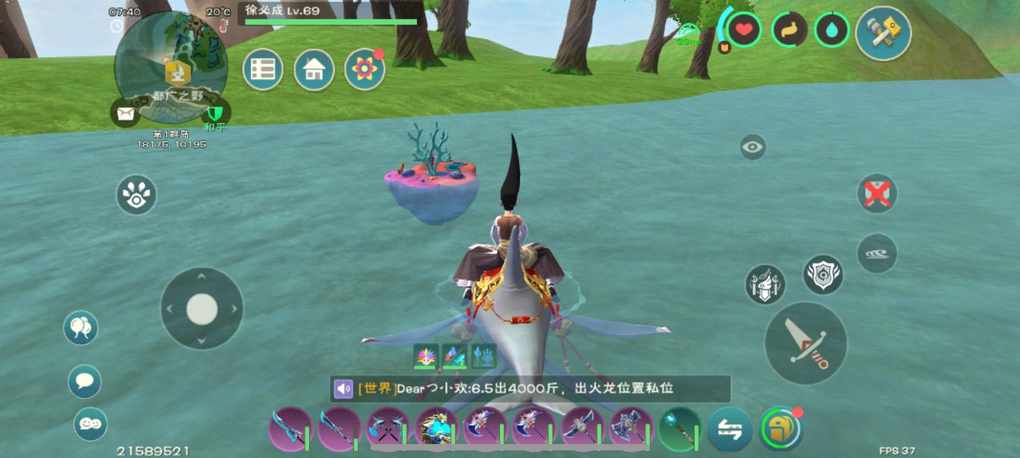Open the world chat message bar

tap(531, 389)
